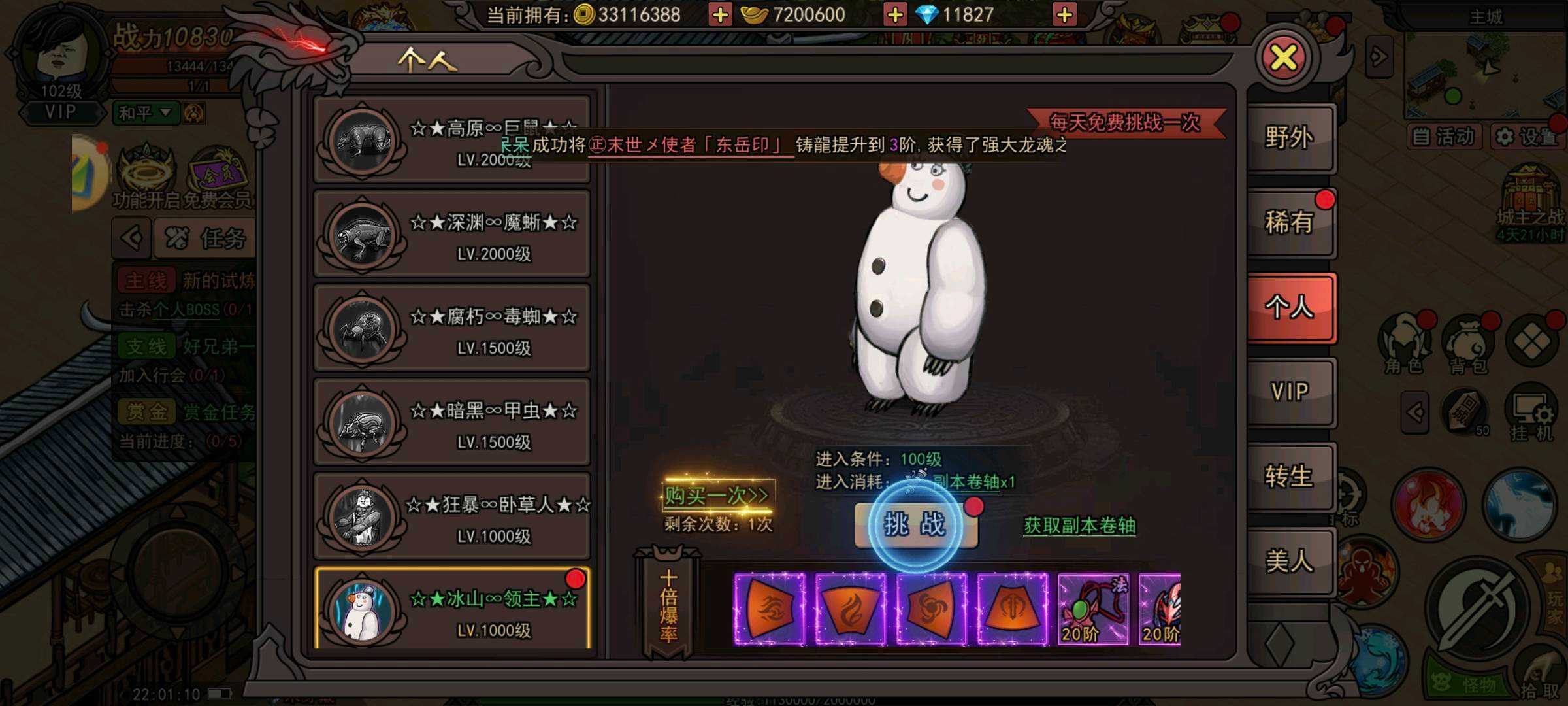This screenshot has height=706, width=1568.
Task: Choose the 腐朽毒蜘 boss row
Action: (452, 328)
